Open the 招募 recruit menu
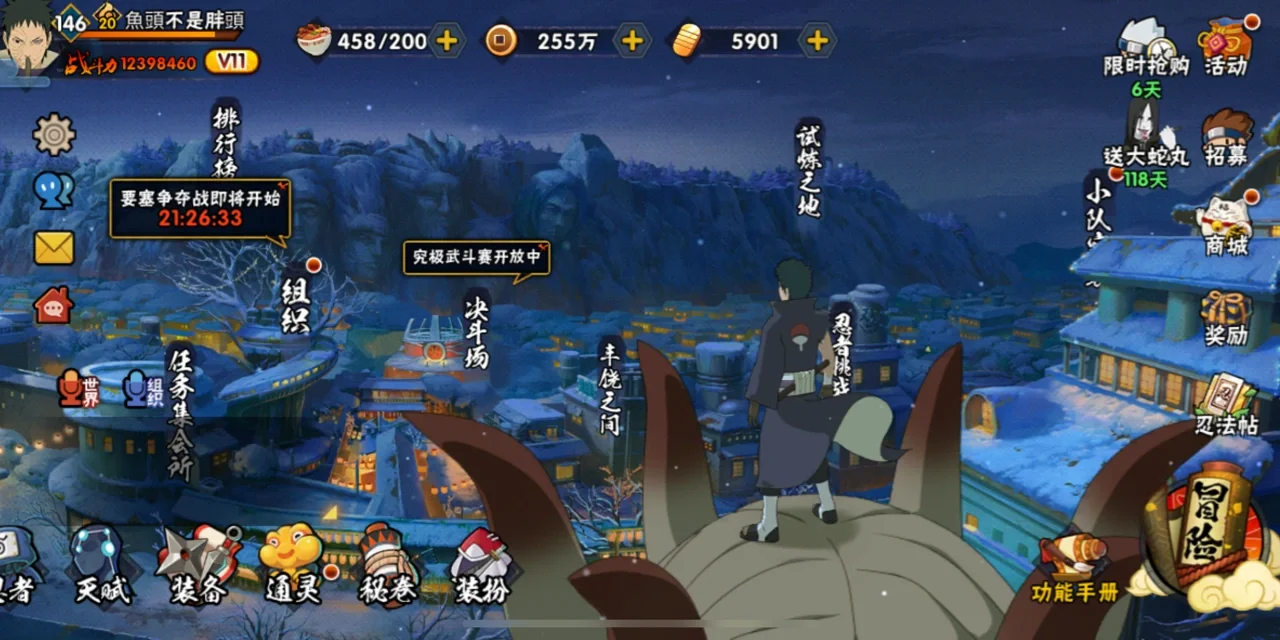This screenshot has width=1280, height=640. [x=1226, y=137]
